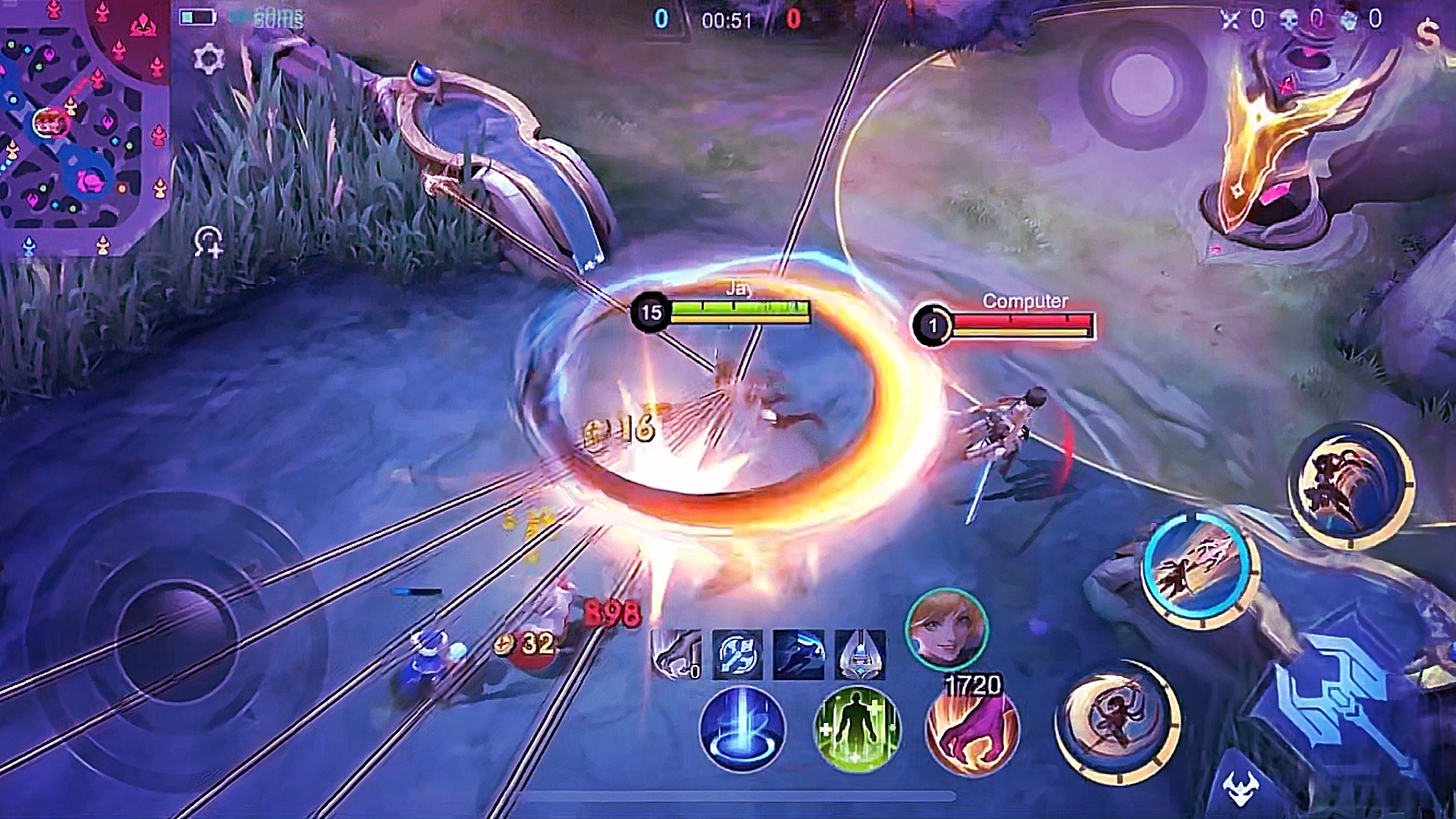This screenshot has width=1456, height=819.
Task: Cast the cyan-ringed dash slash skill
Action: click(1199, 570)
